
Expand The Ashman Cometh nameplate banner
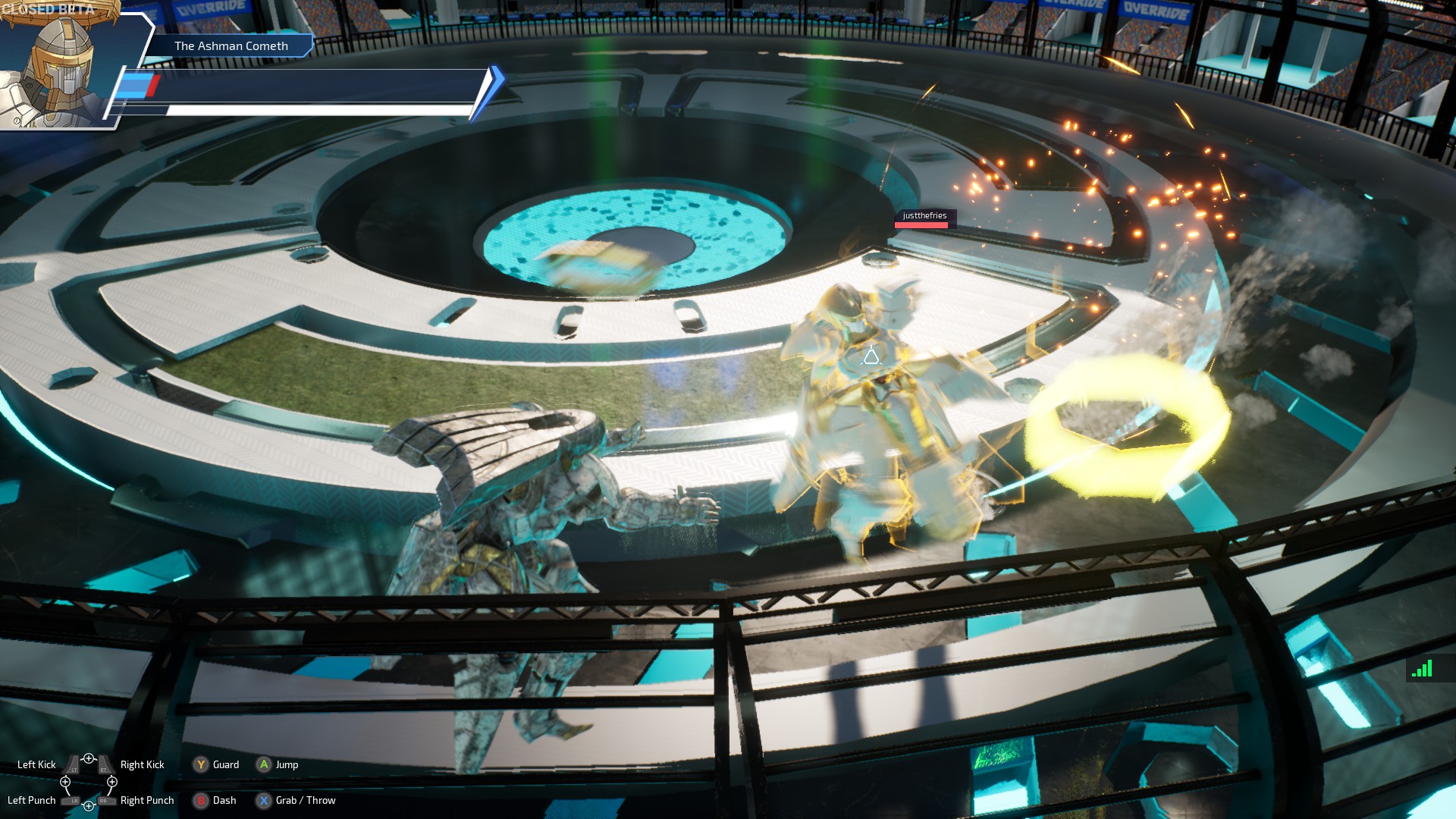(231, 45)
